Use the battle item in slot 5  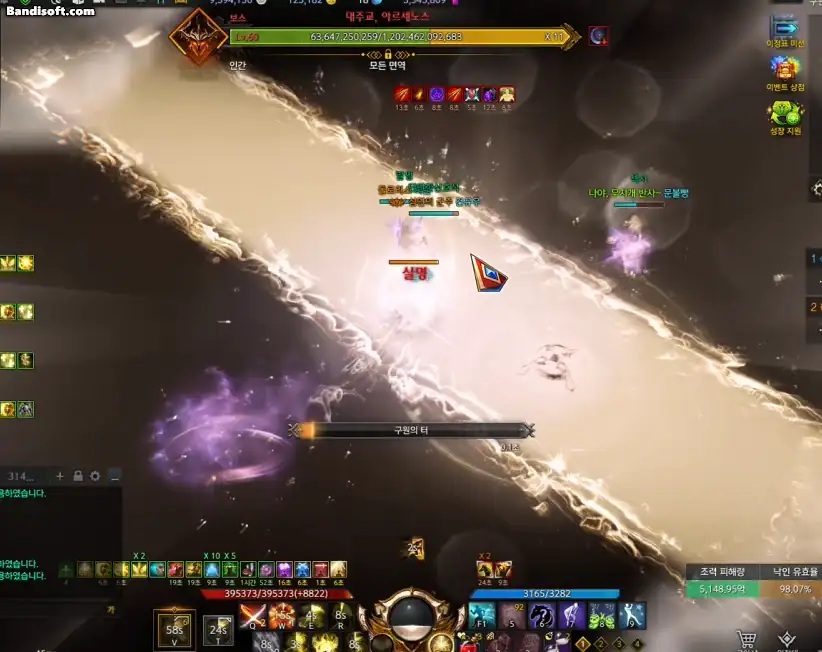(513, 616)
